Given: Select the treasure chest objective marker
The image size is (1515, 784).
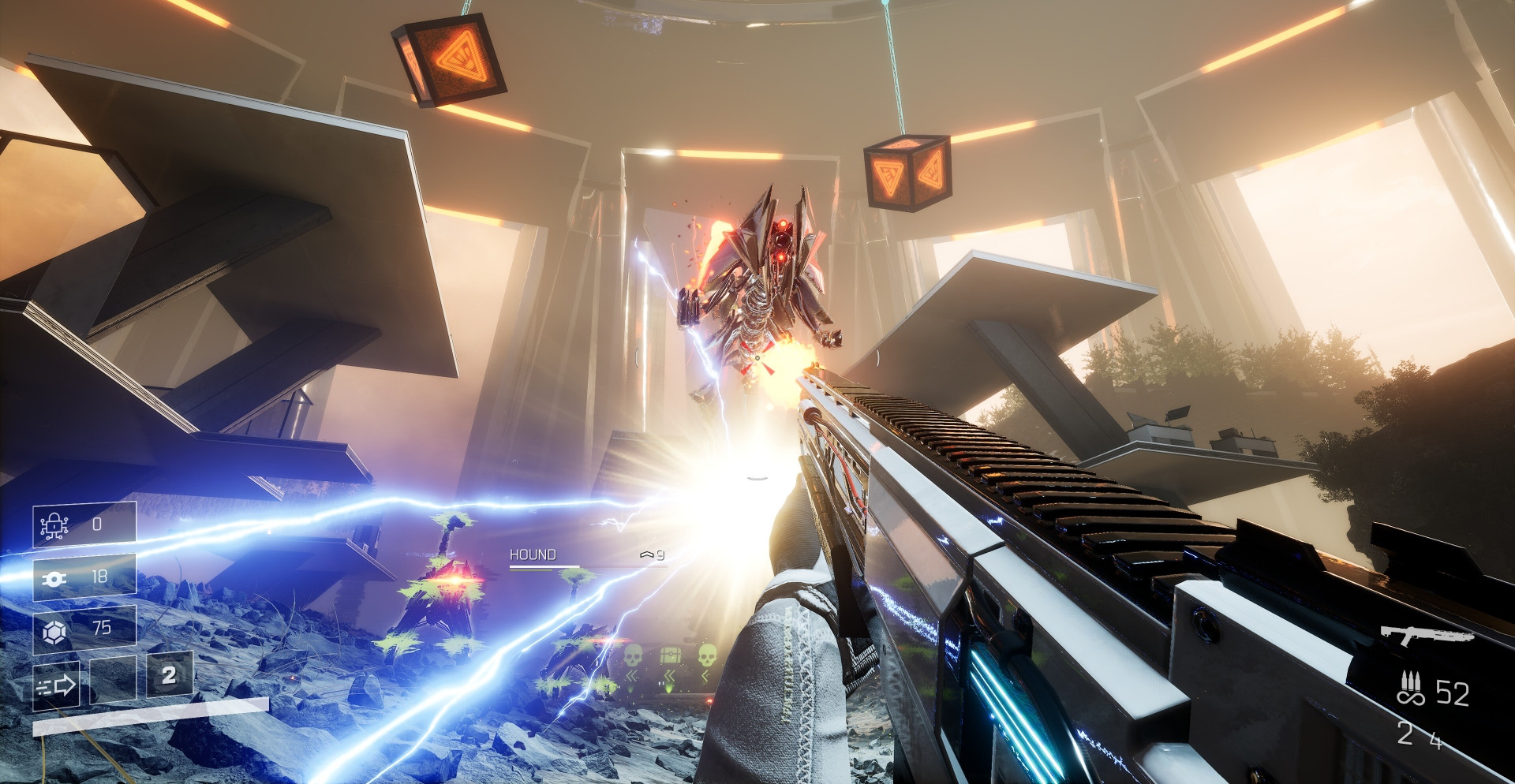Looking at the screenshot, I should coord(670,655).
